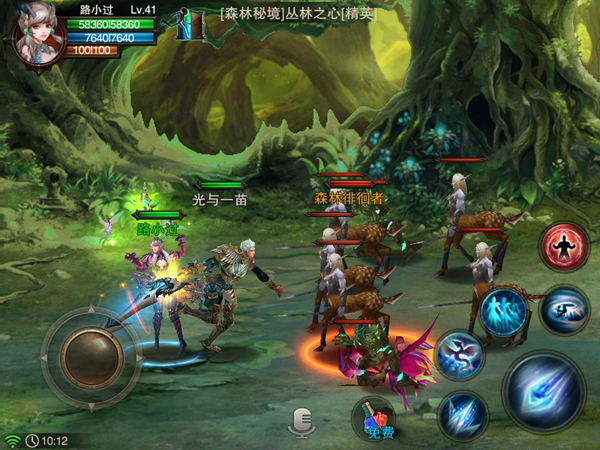Activate the microphone voice chat button
The height and width of the screenshot is (450, 600).
pos(301,421)
